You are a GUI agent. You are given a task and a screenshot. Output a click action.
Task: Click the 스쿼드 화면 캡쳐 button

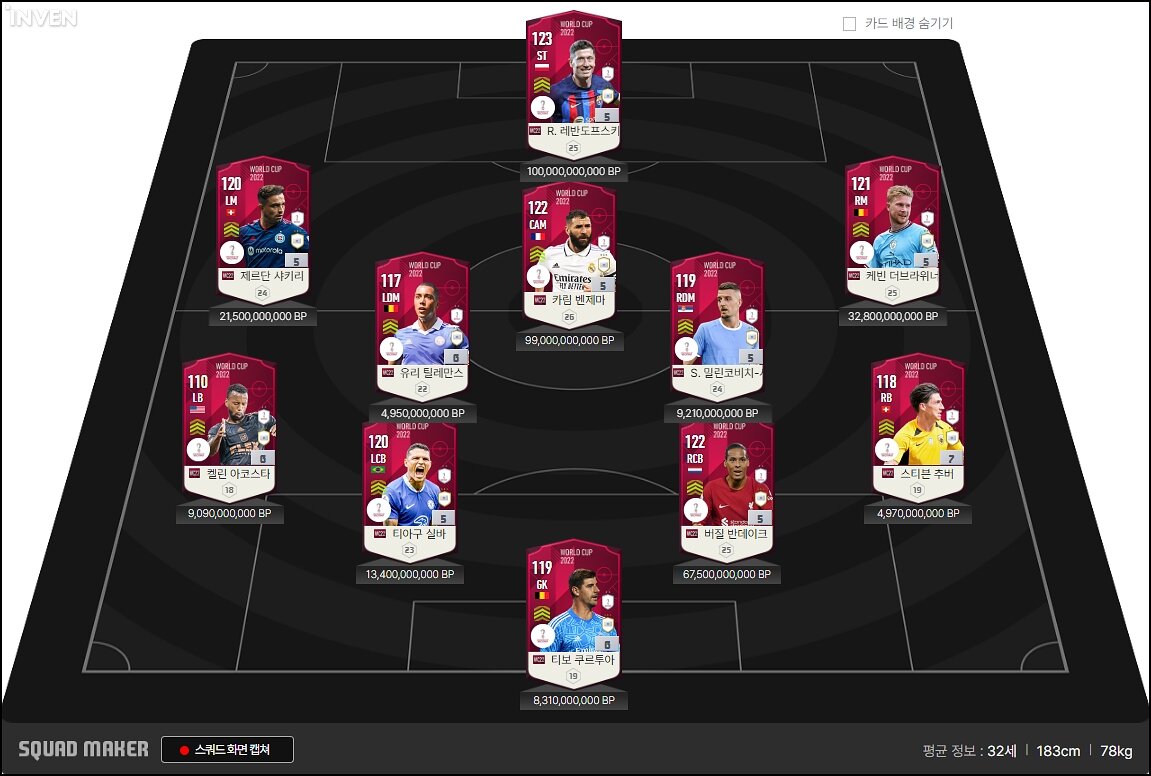[x=228, y=749]
